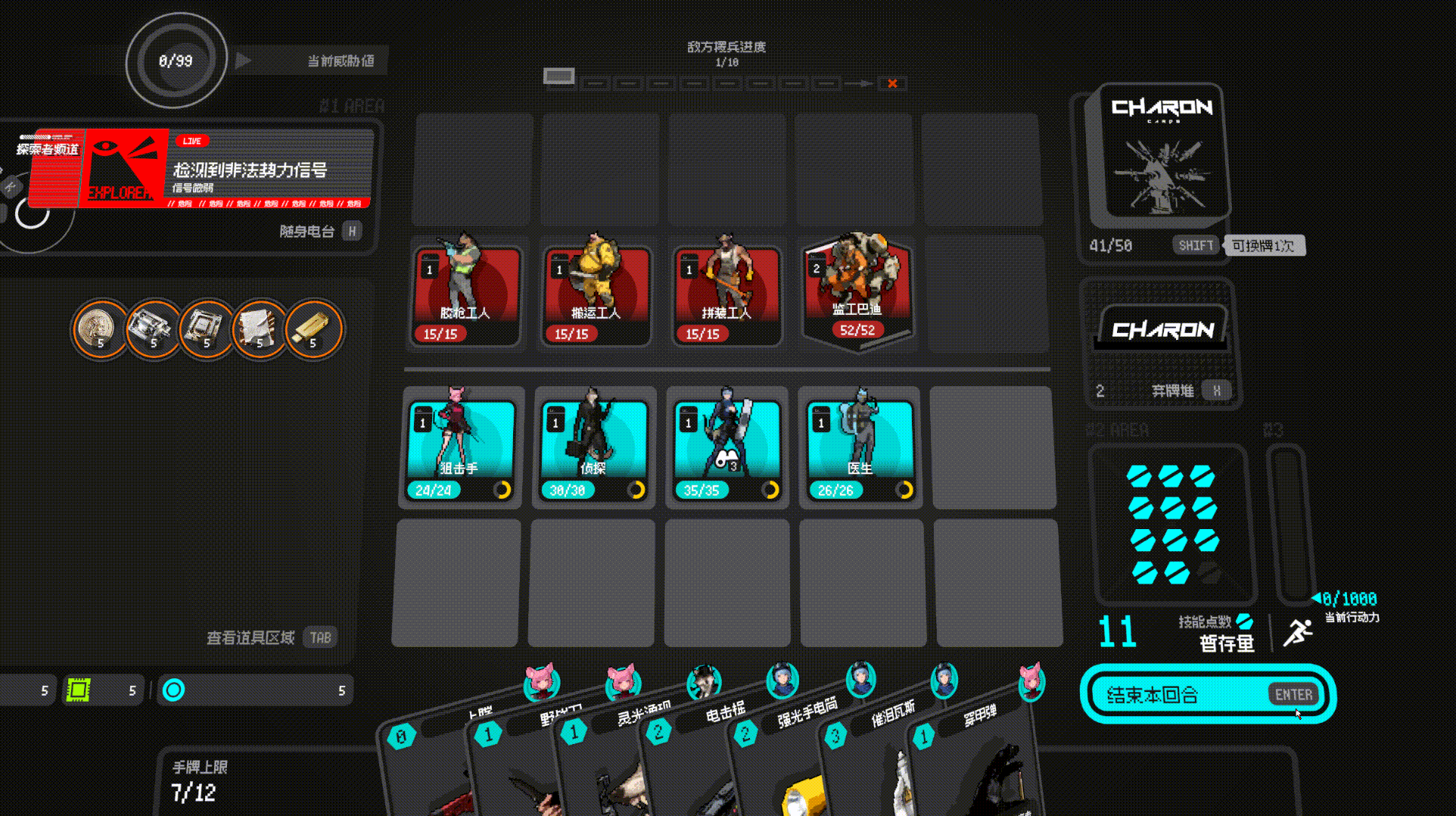Screen dimensions: 1456x816
Task: Open the CHARON draw deck
Action: coord(1162,155)
